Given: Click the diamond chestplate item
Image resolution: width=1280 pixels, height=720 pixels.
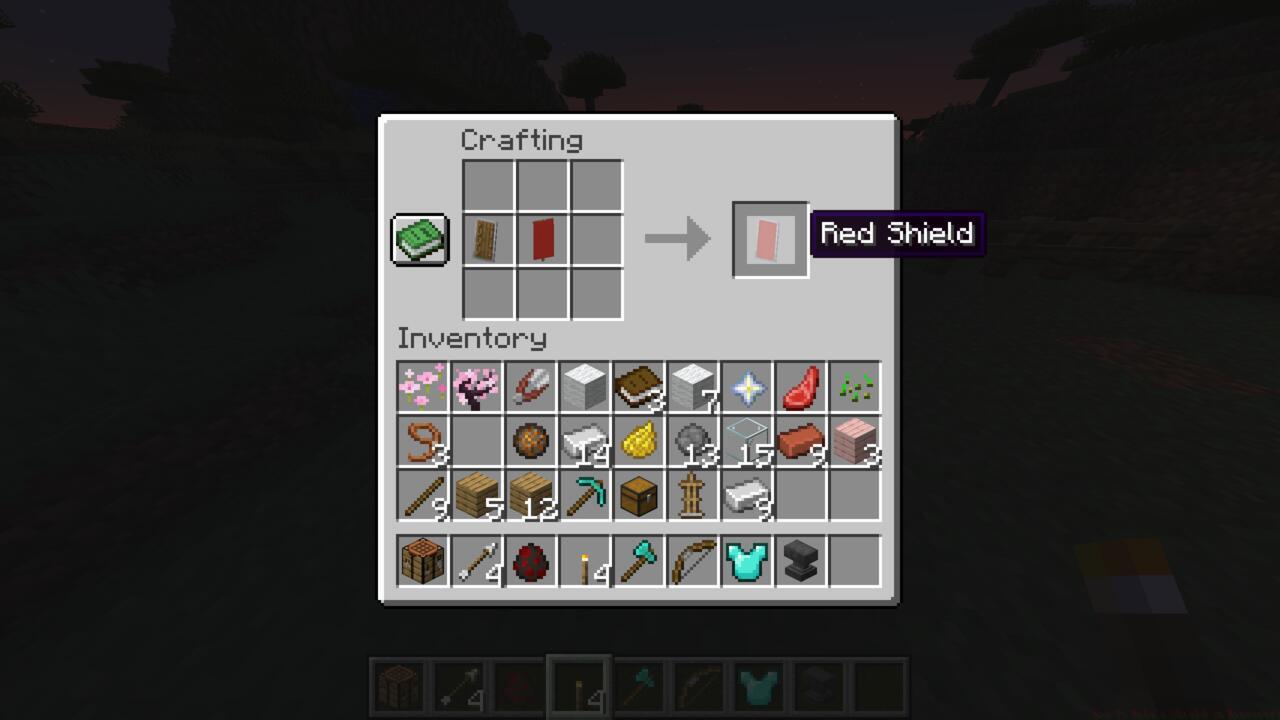Looking at the screenshot, I should (748, 560).
